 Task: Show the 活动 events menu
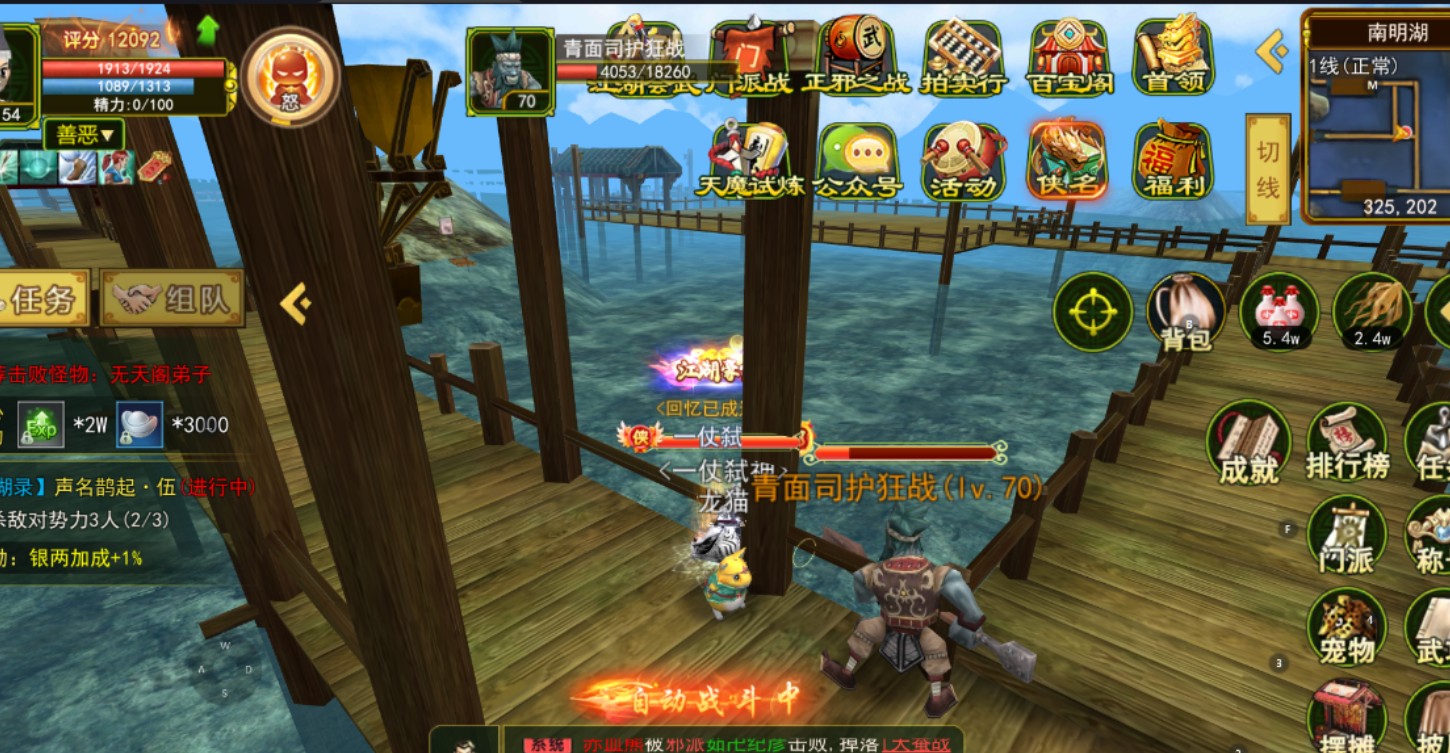[963, 160]
